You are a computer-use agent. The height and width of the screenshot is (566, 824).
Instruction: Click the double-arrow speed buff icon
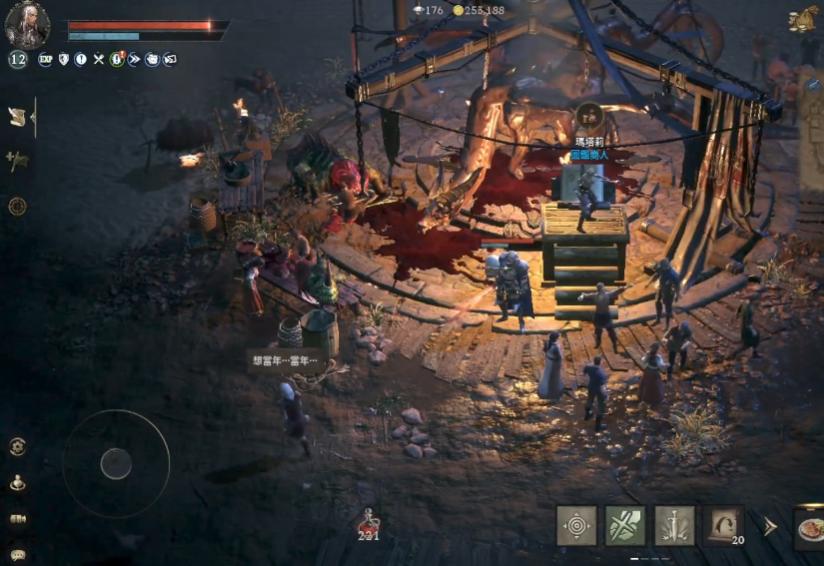134,60
